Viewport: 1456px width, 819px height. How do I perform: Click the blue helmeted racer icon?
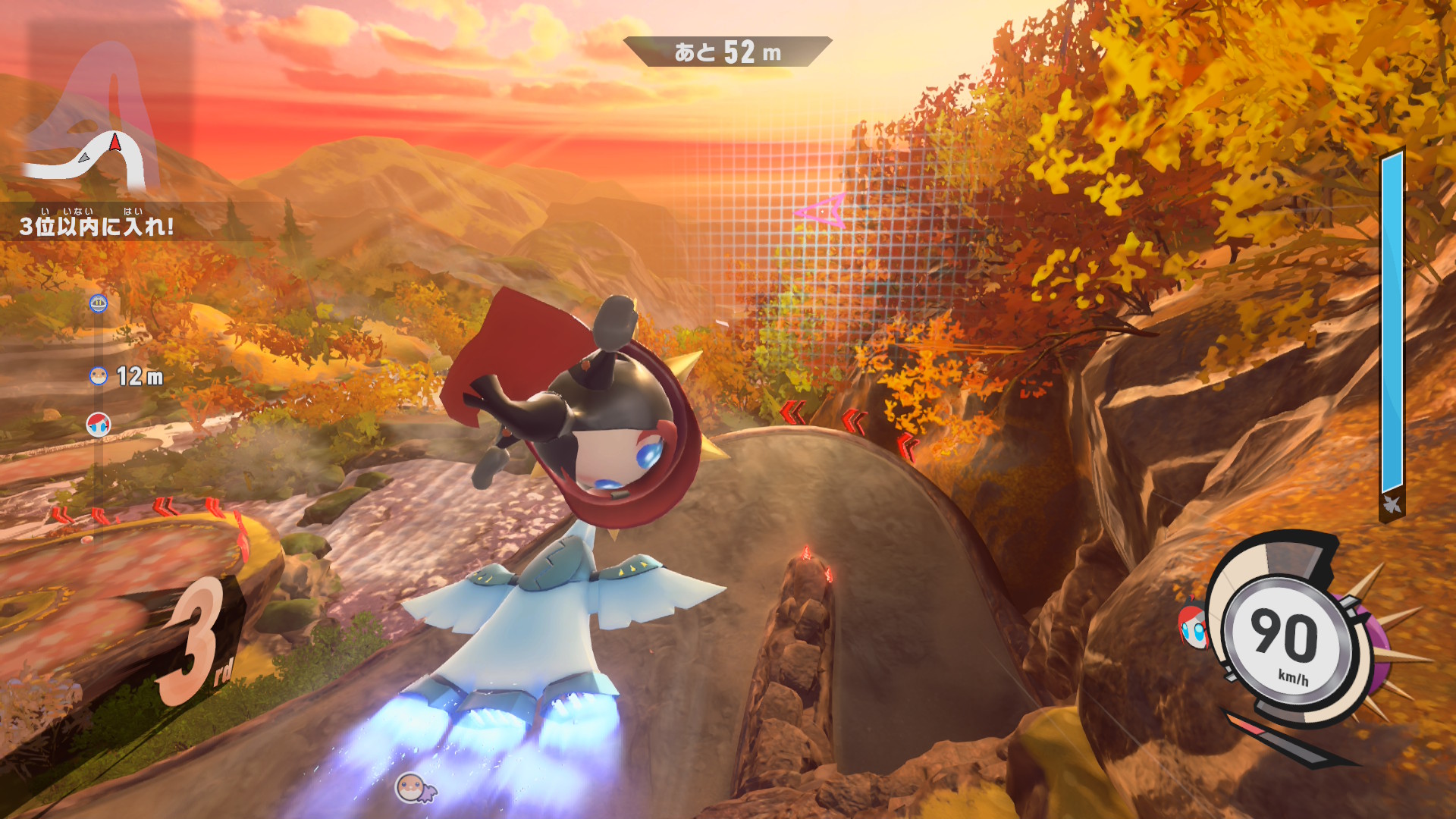(99, 303)
